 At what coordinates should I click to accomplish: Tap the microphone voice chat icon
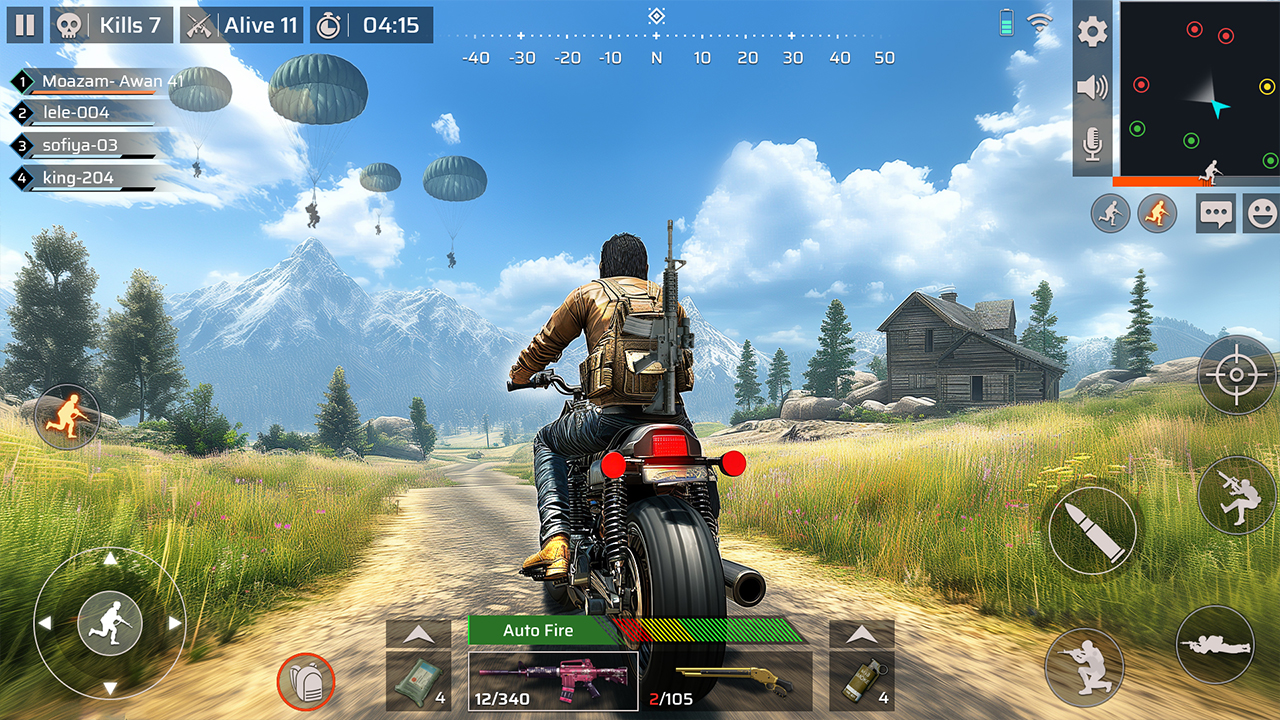[x=1092, y=145]
